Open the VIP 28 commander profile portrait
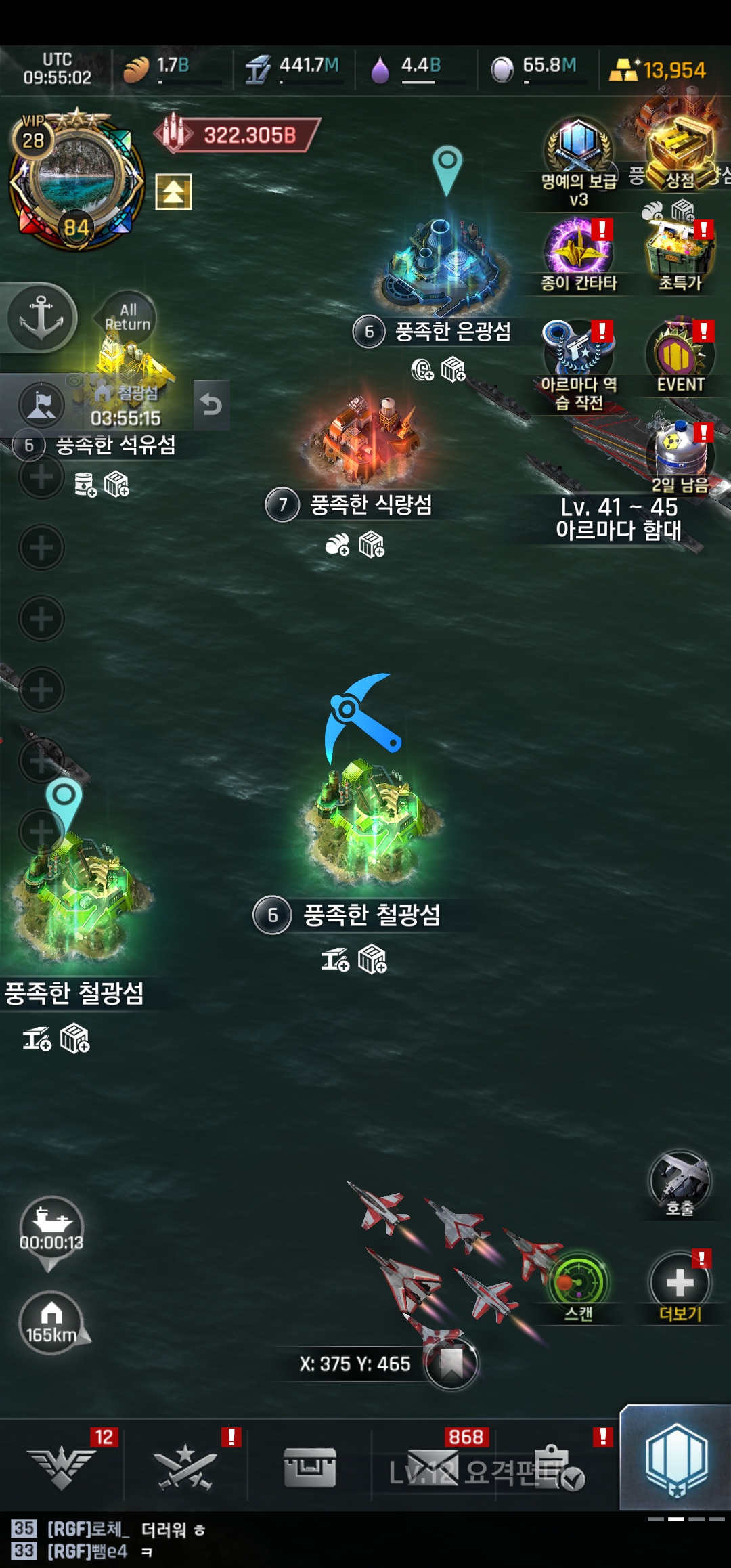731x1568 pixels. tap(76, 179)
